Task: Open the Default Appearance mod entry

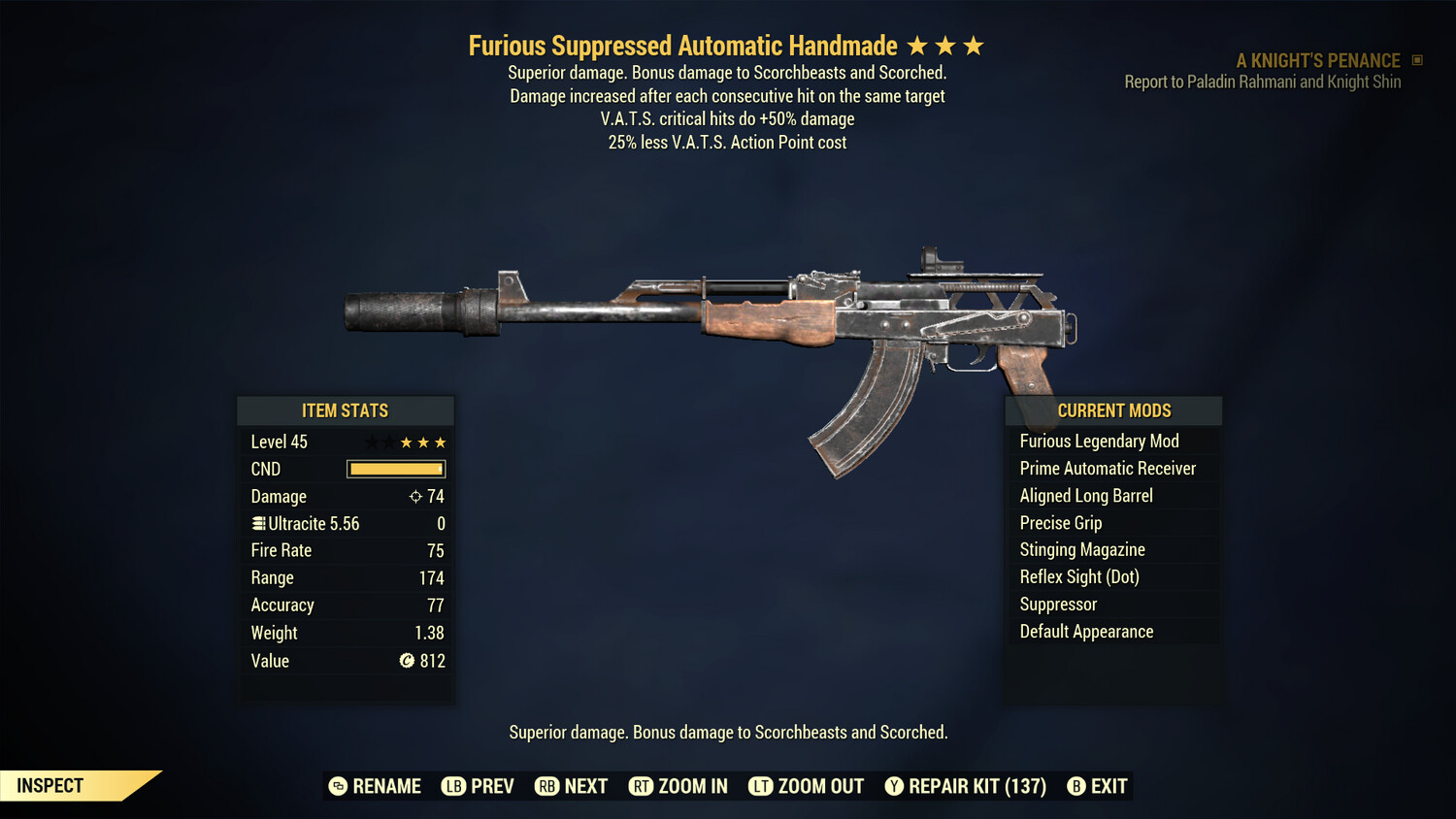Action: click(1086, 631)
